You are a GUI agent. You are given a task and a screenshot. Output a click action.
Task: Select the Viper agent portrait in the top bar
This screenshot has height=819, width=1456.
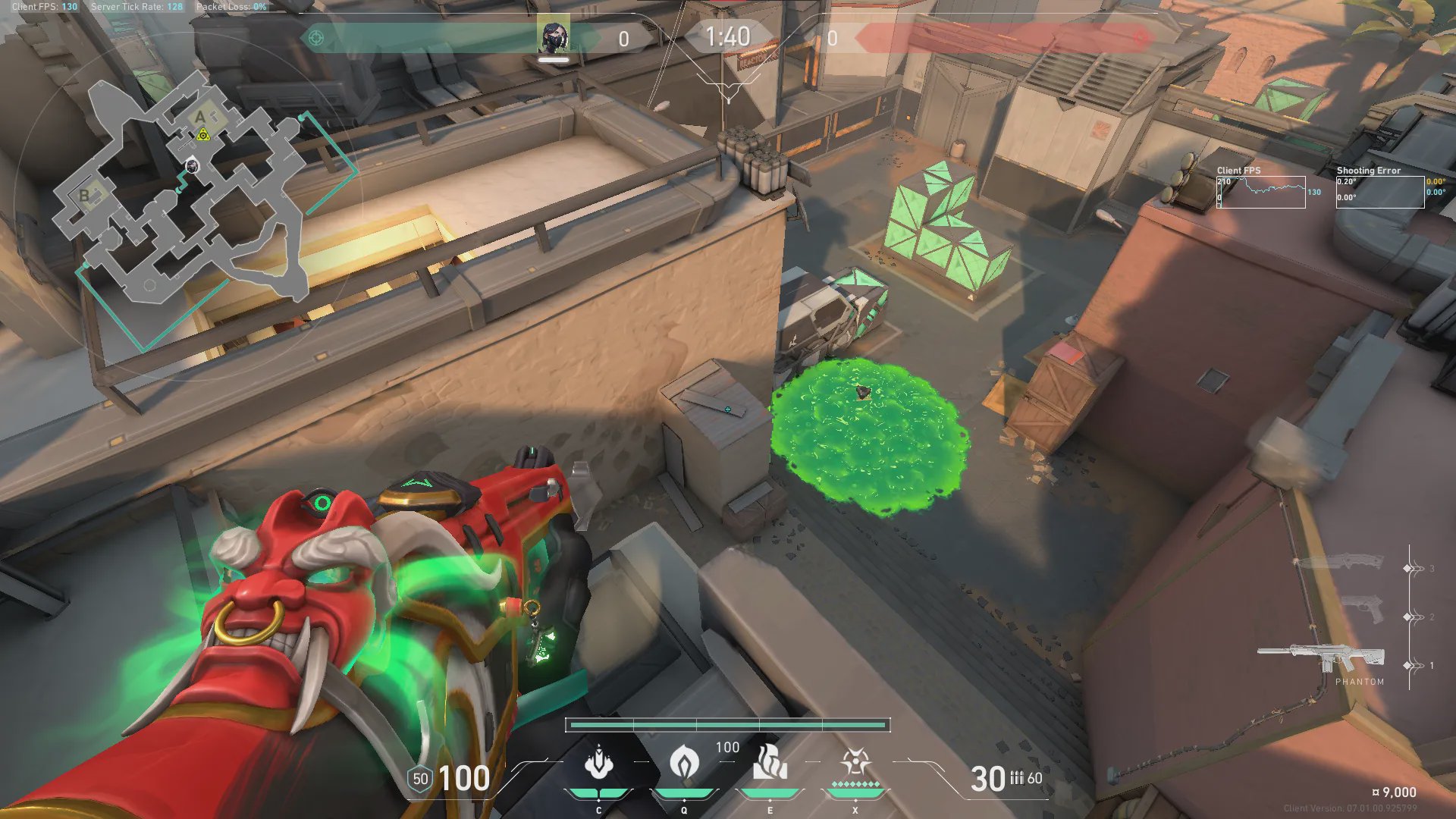[554, 37]
